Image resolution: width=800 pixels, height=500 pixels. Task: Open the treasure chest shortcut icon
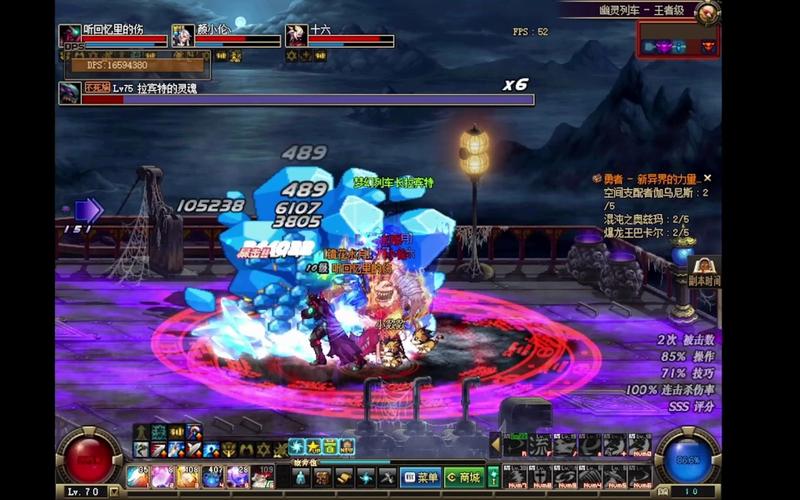(322, 477)
